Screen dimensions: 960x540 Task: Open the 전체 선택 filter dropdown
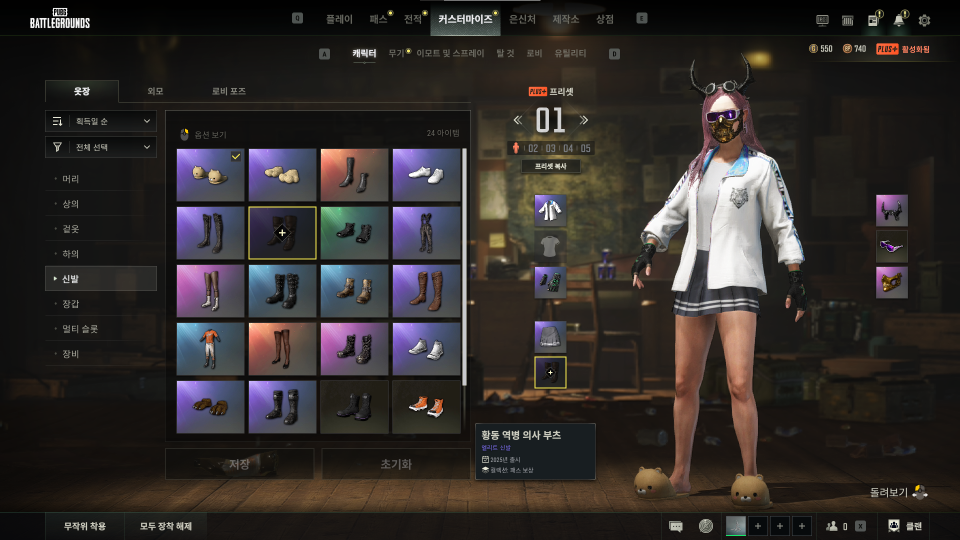click(x=101, y=147)
